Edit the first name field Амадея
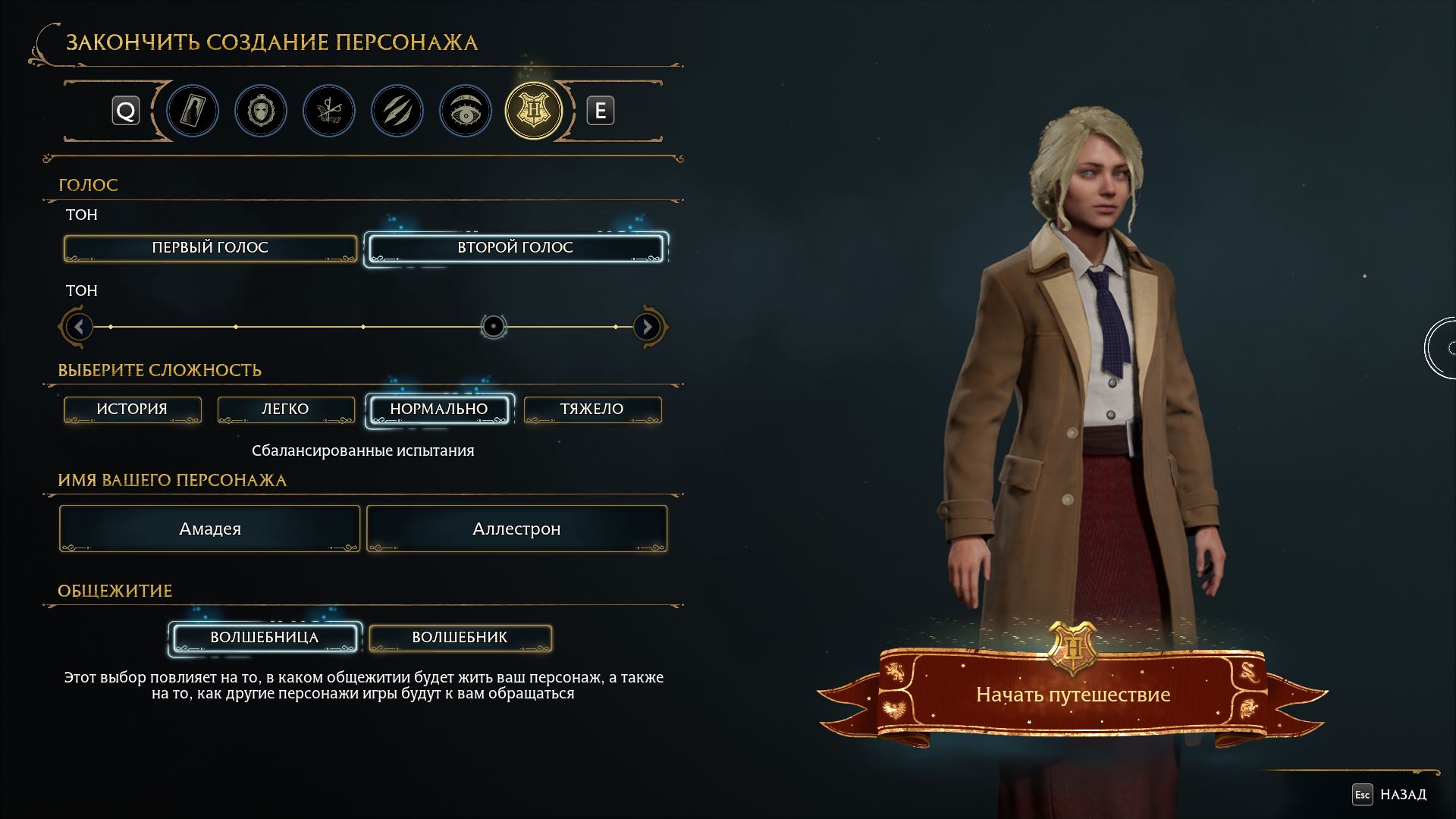The height and width of the screenshot is (819, 1456). tap(210, 529)
